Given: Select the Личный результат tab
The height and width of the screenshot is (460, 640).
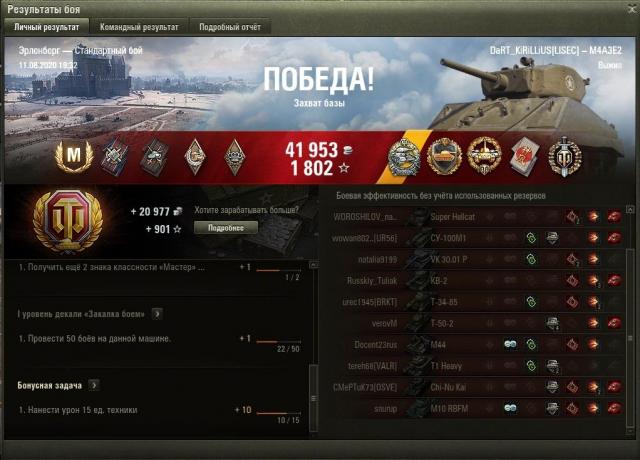Looking at the screenshot, I should pyautogui.click(x=47, y=27).
